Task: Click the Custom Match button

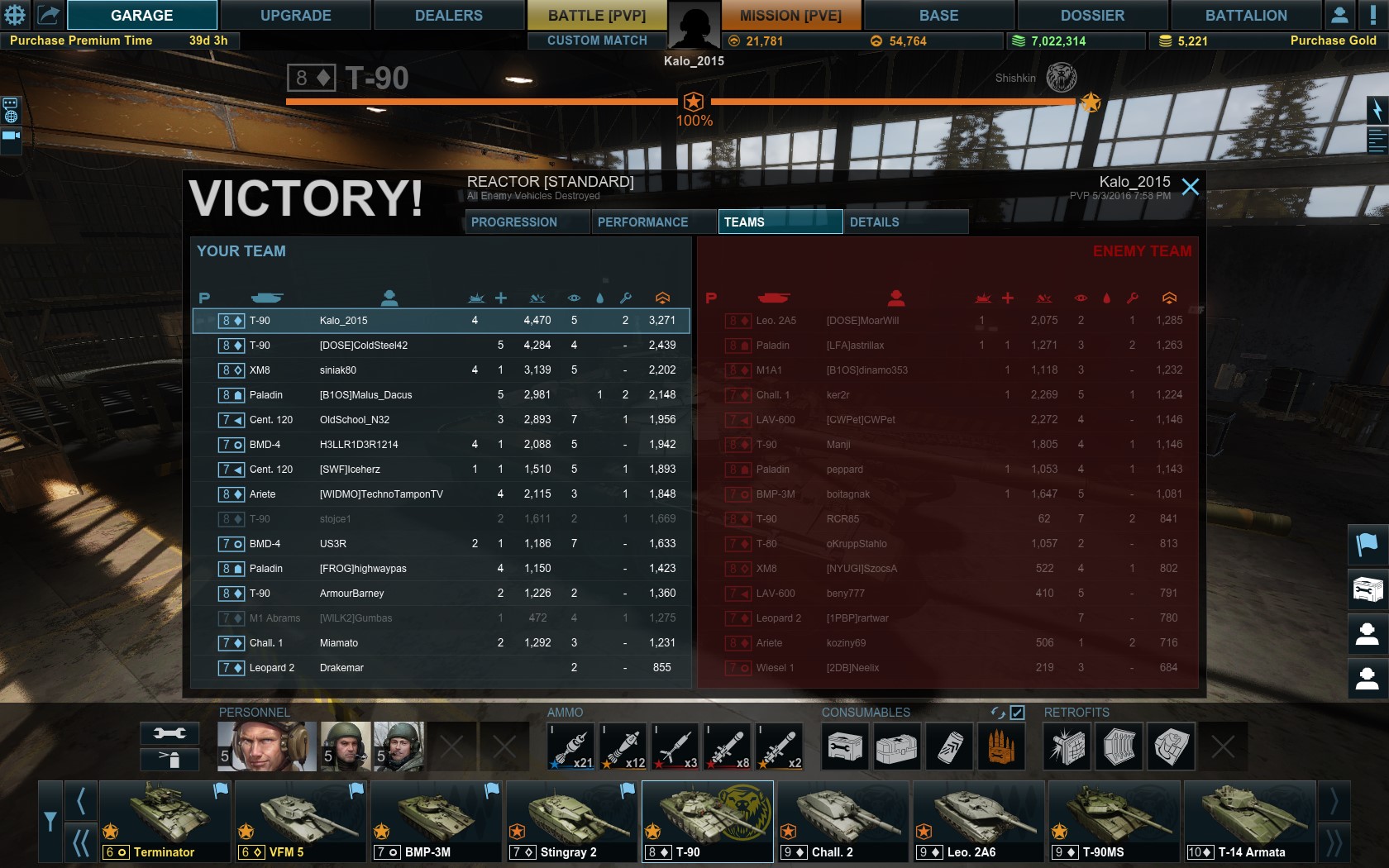Action: point(596,41)
